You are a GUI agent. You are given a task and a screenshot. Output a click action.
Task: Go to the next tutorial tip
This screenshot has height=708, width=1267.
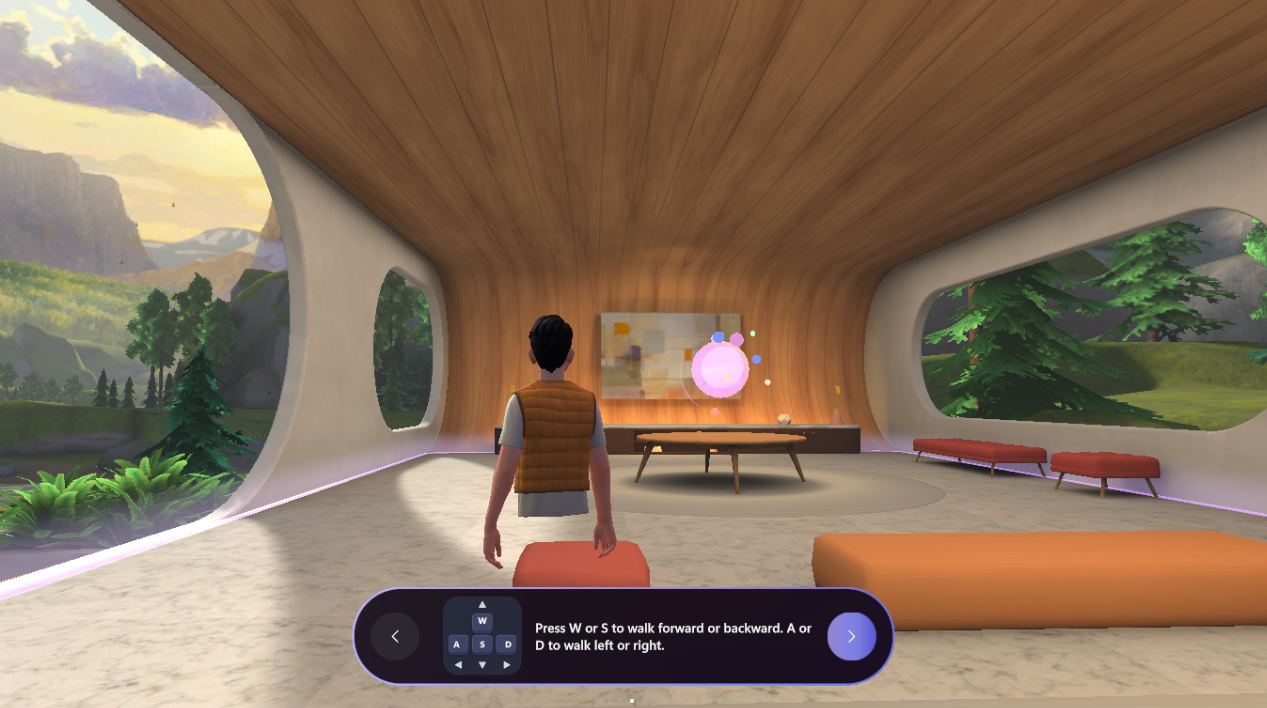(851, 636)
